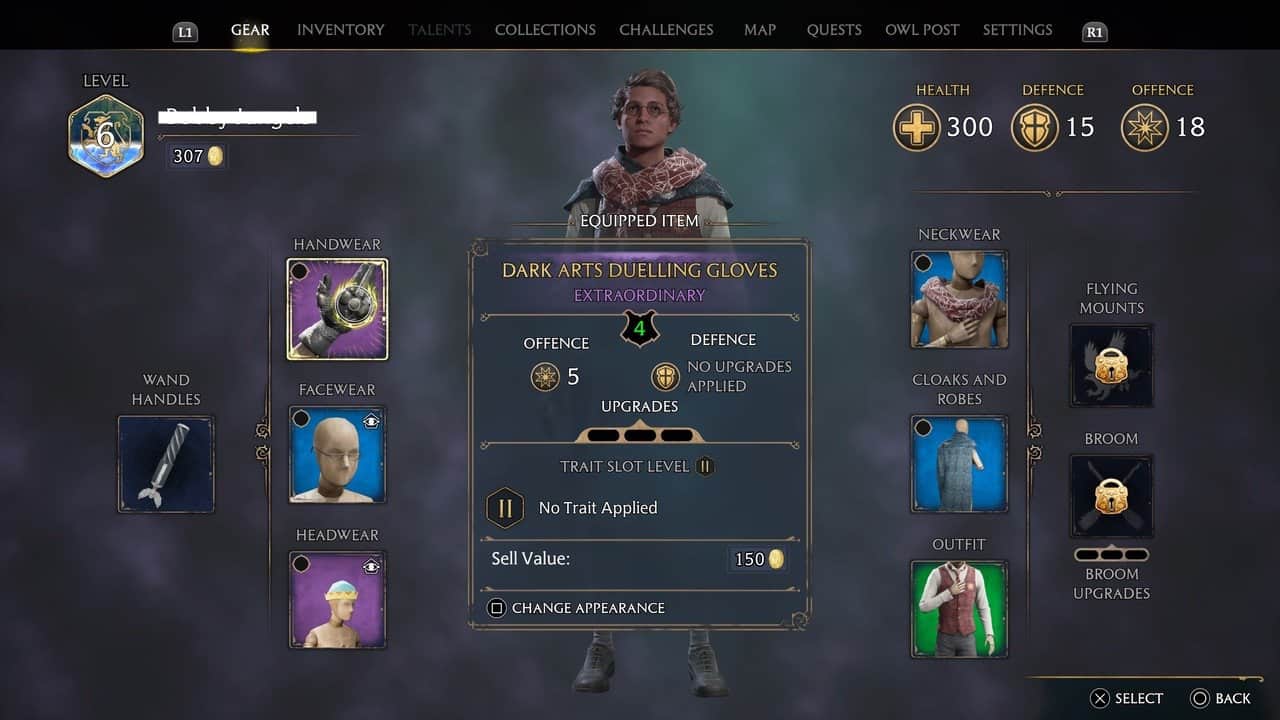The height and width of the screenshot is (720, 1280).
Task: Click the Gear tab
Action: click(250, 30)
